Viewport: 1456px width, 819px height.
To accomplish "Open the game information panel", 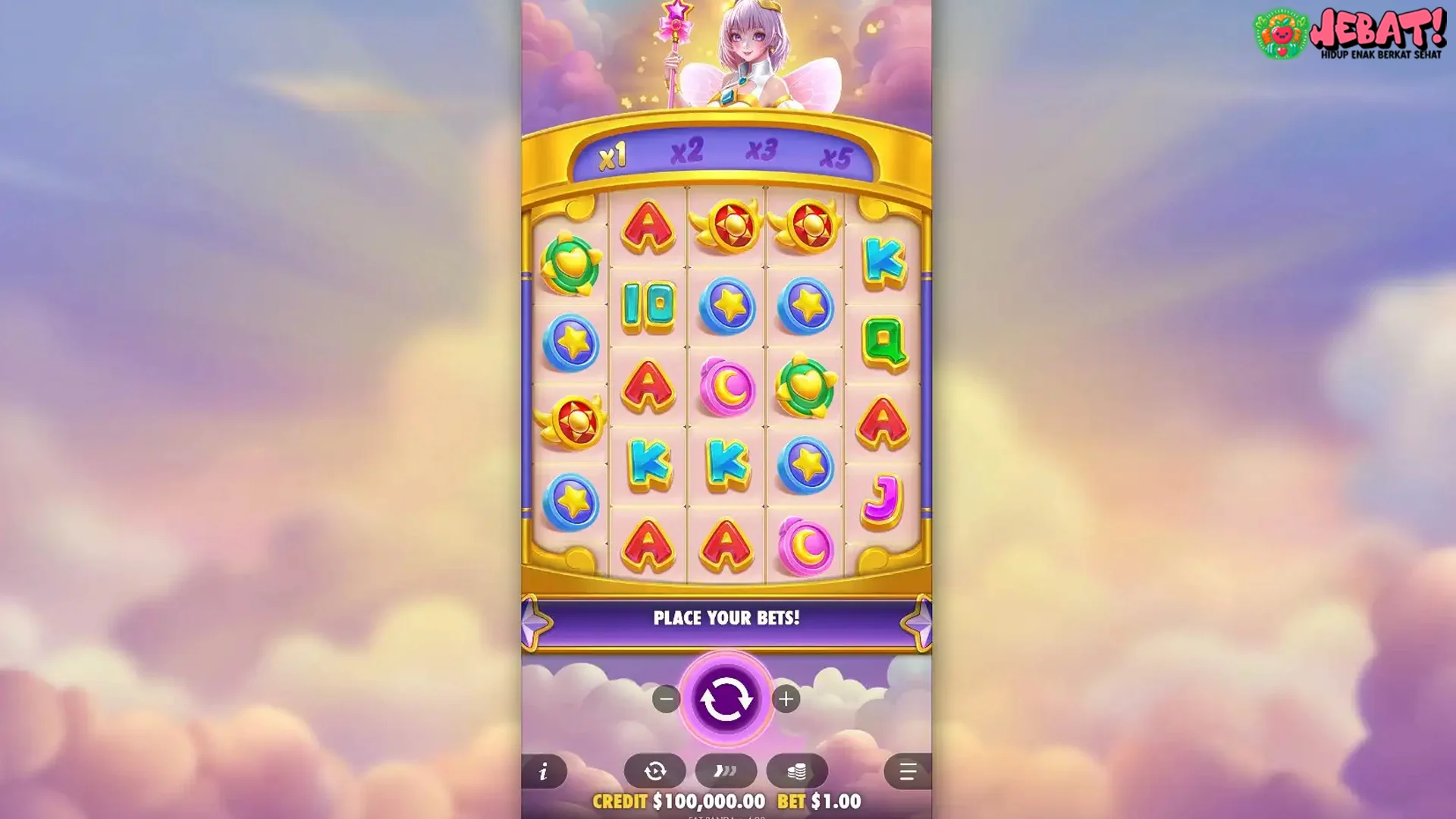I will coord(543,770).
